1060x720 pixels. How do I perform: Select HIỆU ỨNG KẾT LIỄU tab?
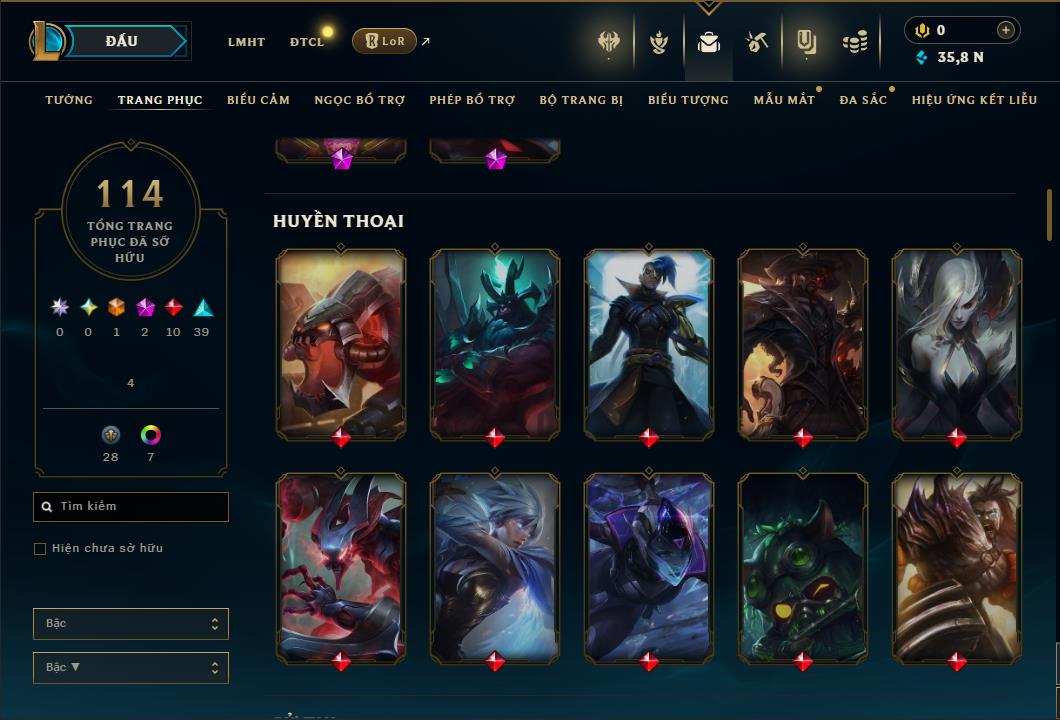(975, 100)
